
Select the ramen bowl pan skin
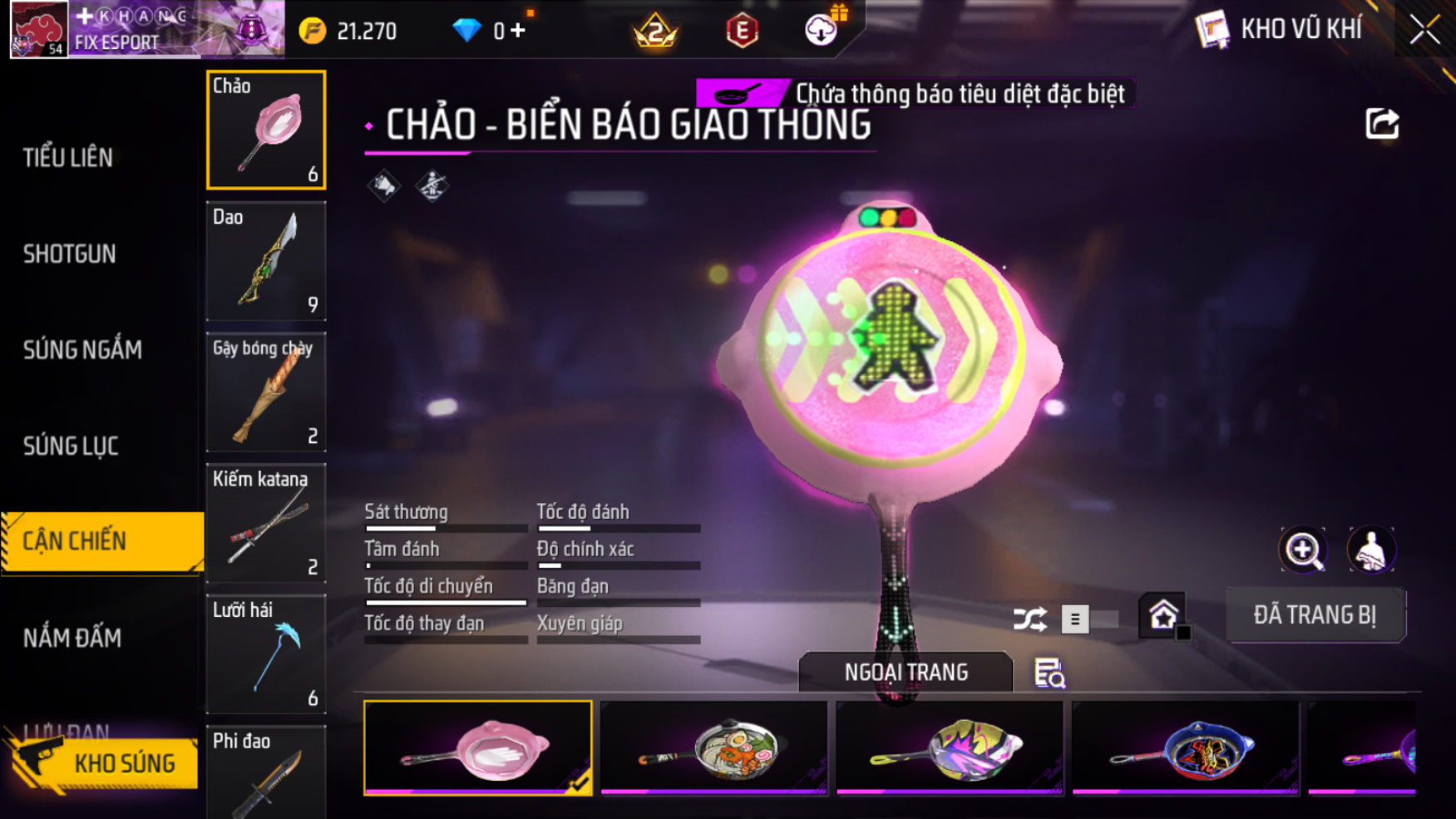click(714, 748)
